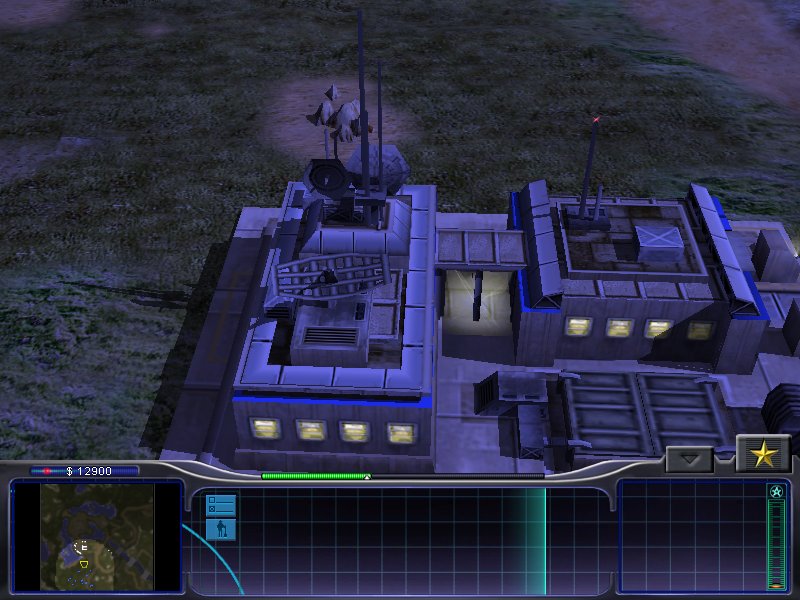Select the list-style icon button beside the minimap

click(221, 505)
